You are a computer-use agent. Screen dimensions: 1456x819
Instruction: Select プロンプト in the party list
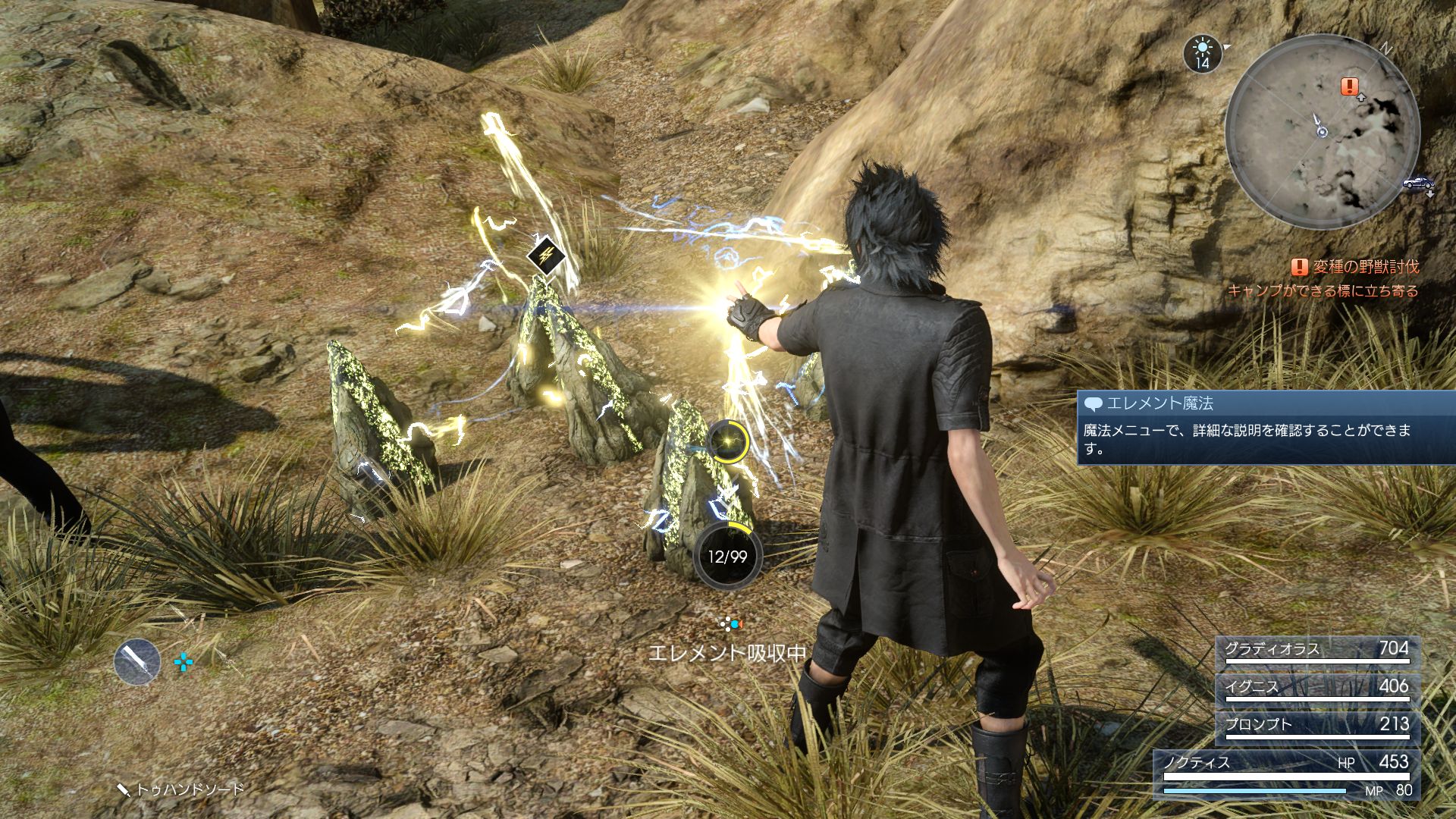[x=1317, y=726]
